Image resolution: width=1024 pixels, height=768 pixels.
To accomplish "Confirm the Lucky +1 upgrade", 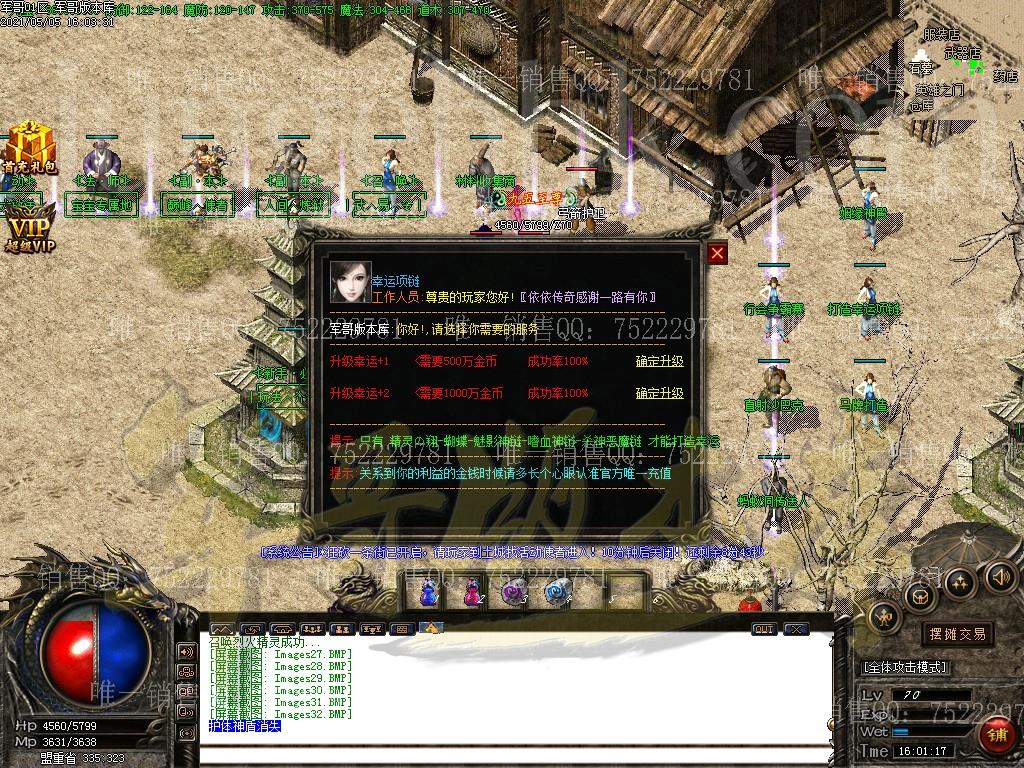I will [x=659, y=361].
